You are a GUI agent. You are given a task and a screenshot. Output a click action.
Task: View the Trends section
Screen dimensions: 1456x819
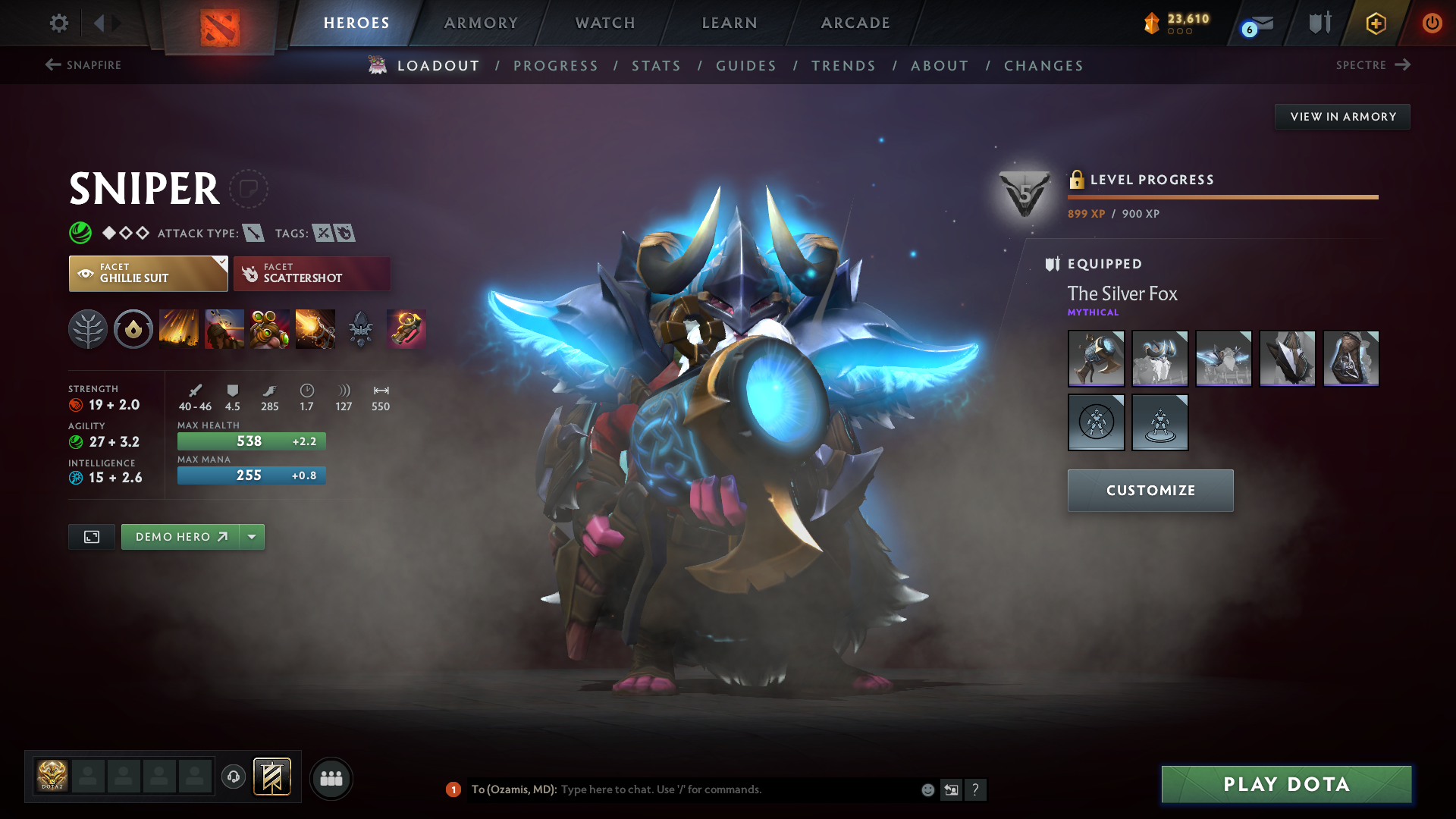point(843,66)
